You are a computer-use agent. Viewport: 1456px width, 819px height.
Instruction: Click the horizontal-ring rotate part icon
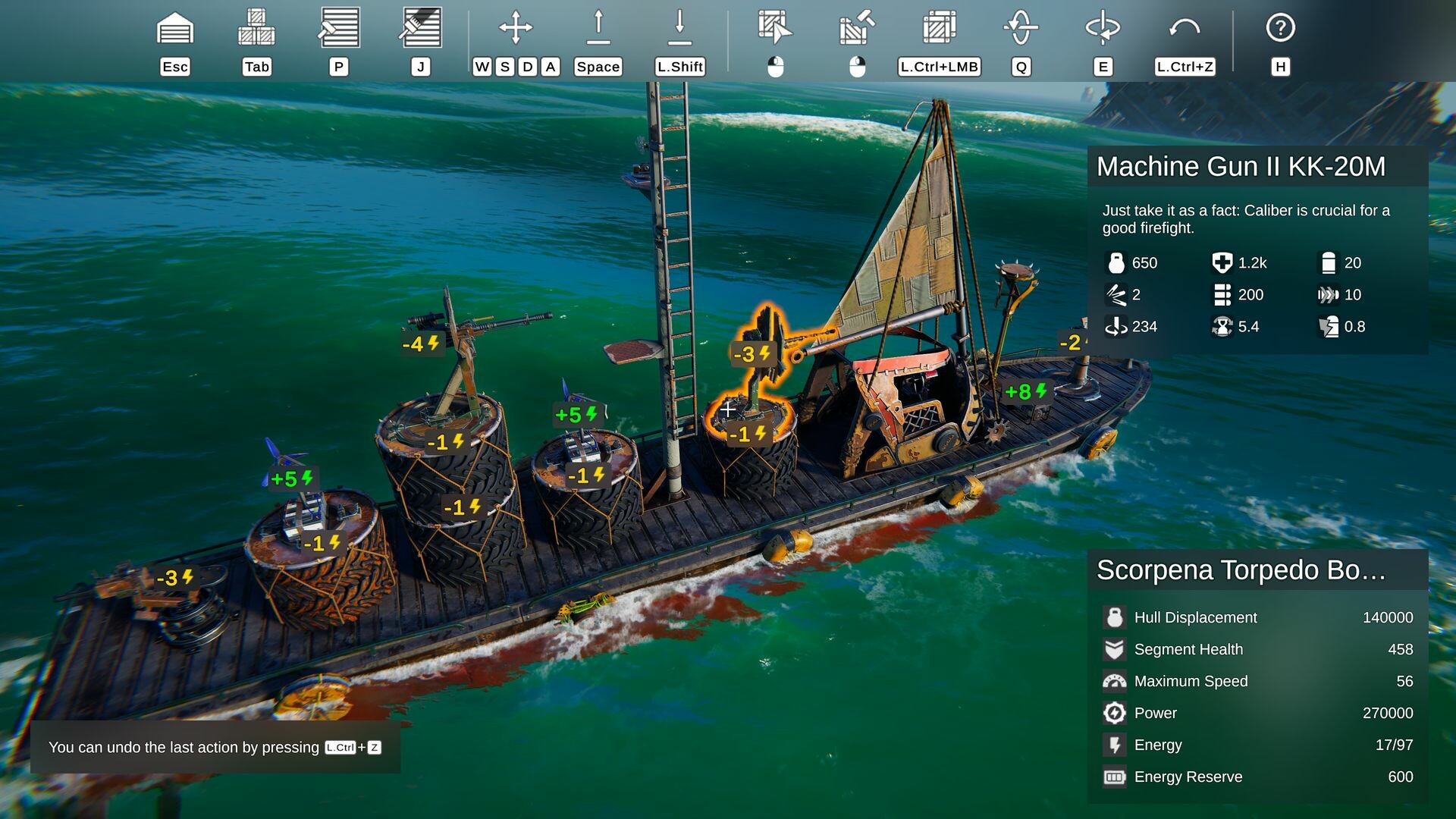1103,28
